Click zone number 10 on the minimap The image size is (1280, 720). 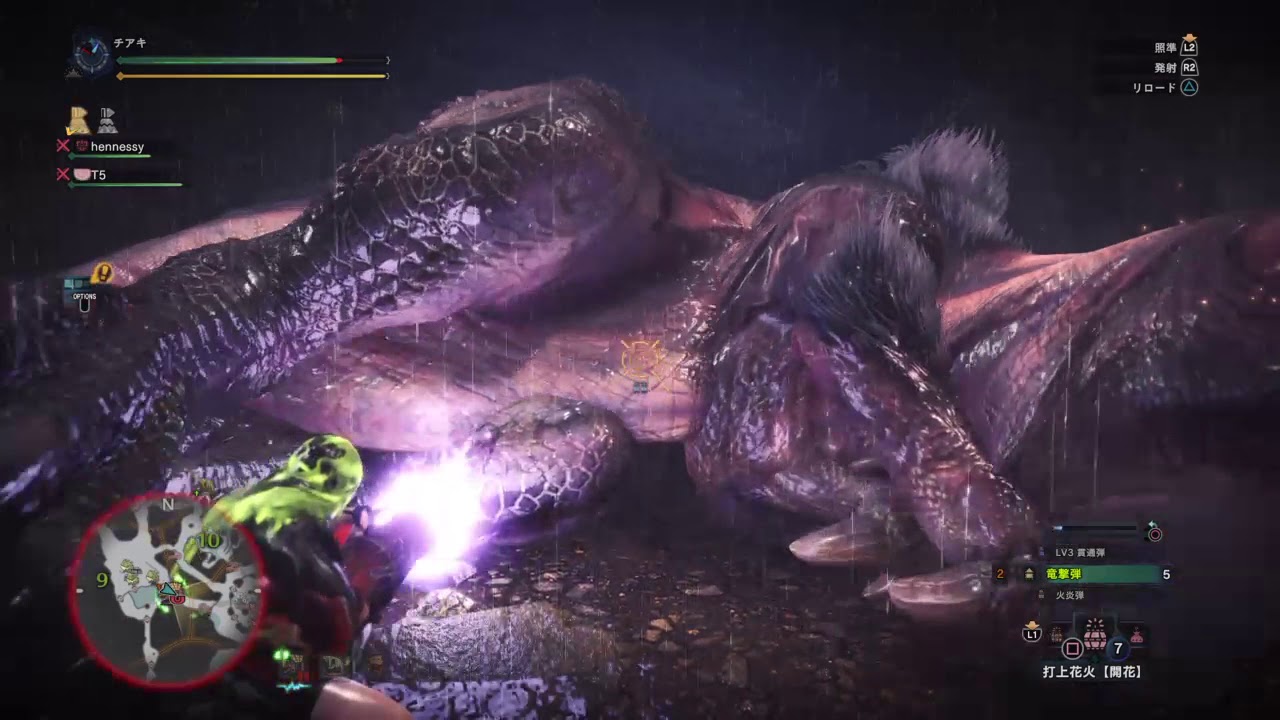[210, 542]
